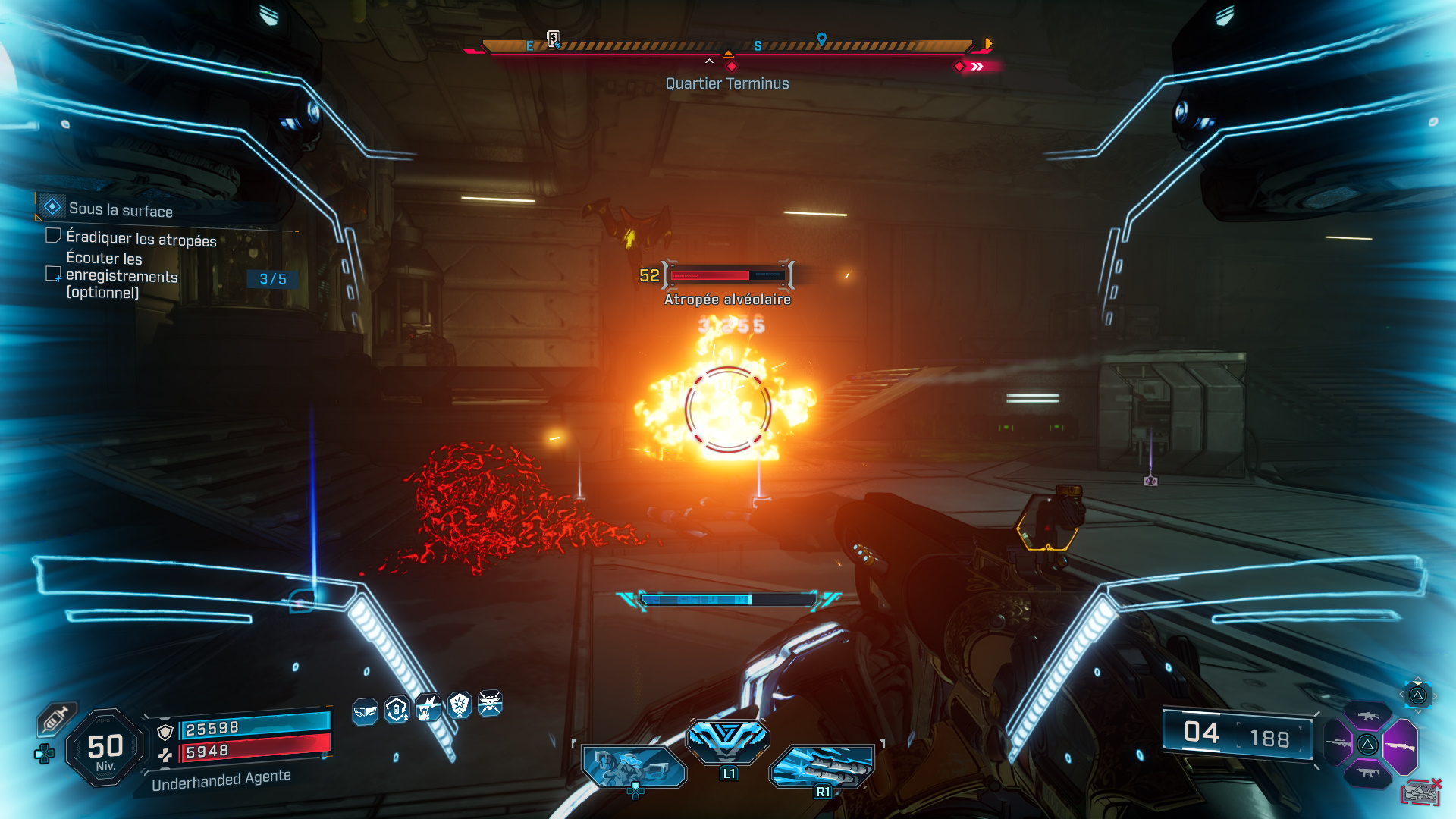
Task: Equip the sniper rifle weapon slot
Action: point(1338,743)
